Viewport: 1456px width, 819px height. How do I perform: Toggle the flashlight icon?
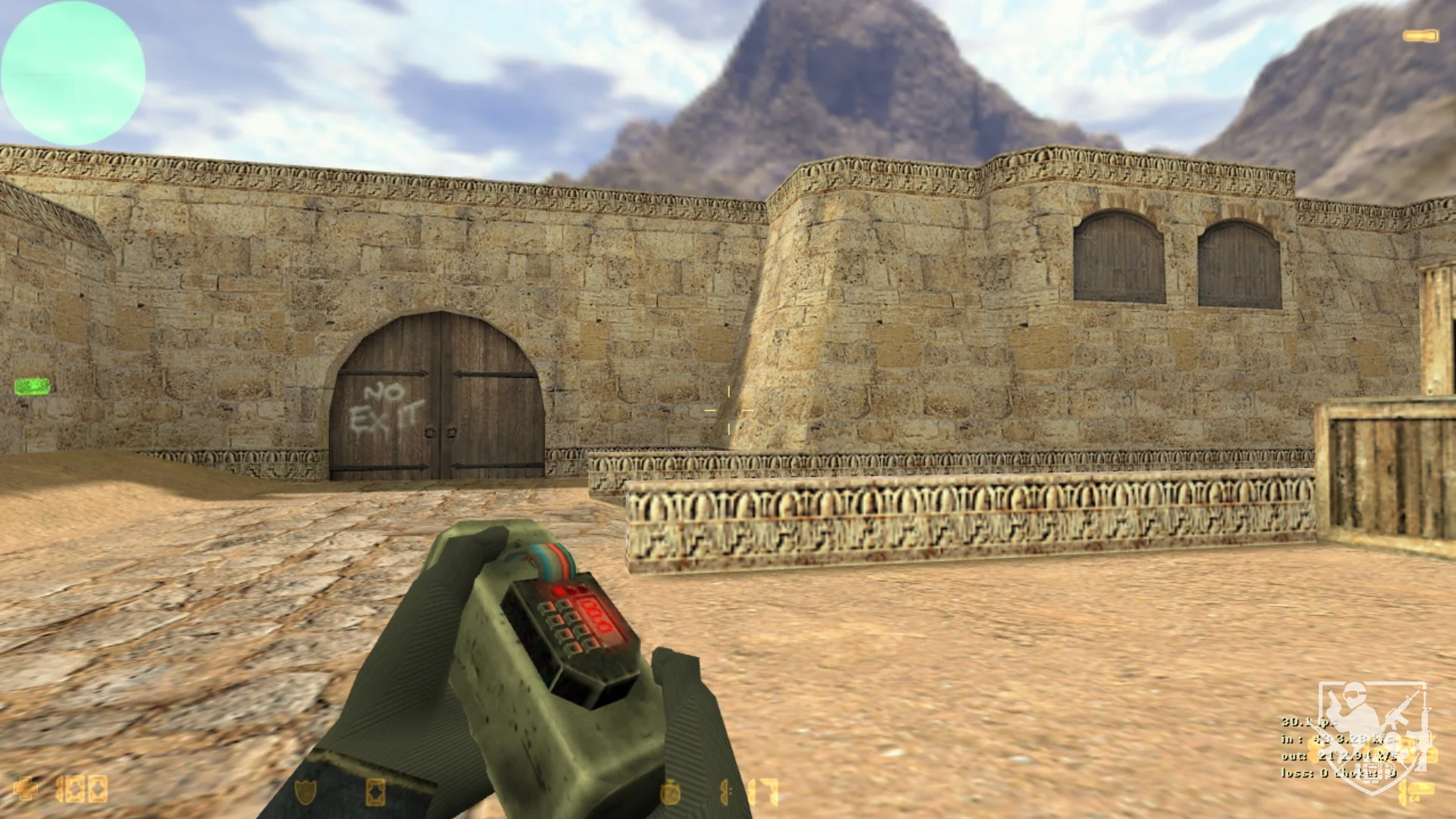click(x=1420, y=36)
